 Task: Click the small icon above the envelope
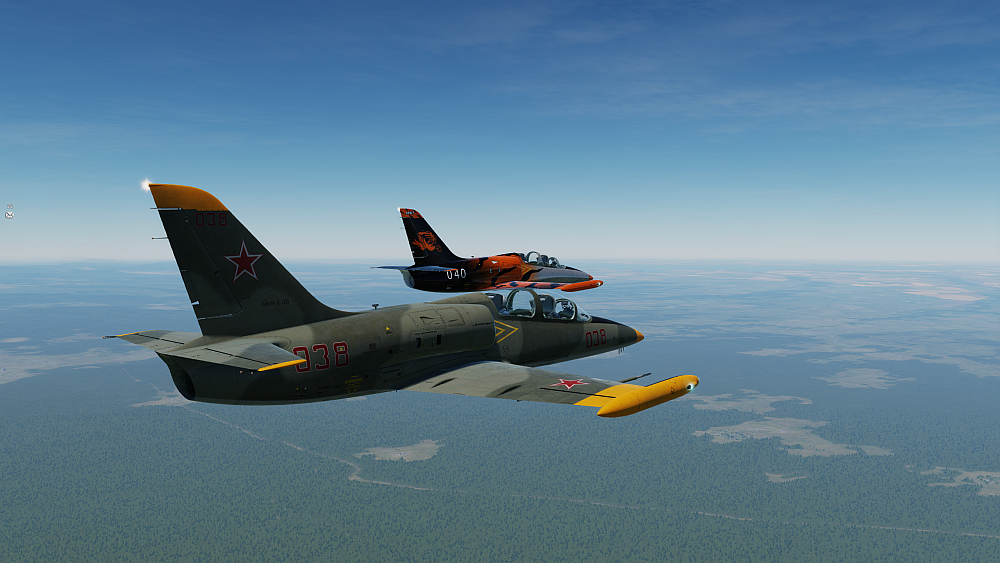[9, 207]
